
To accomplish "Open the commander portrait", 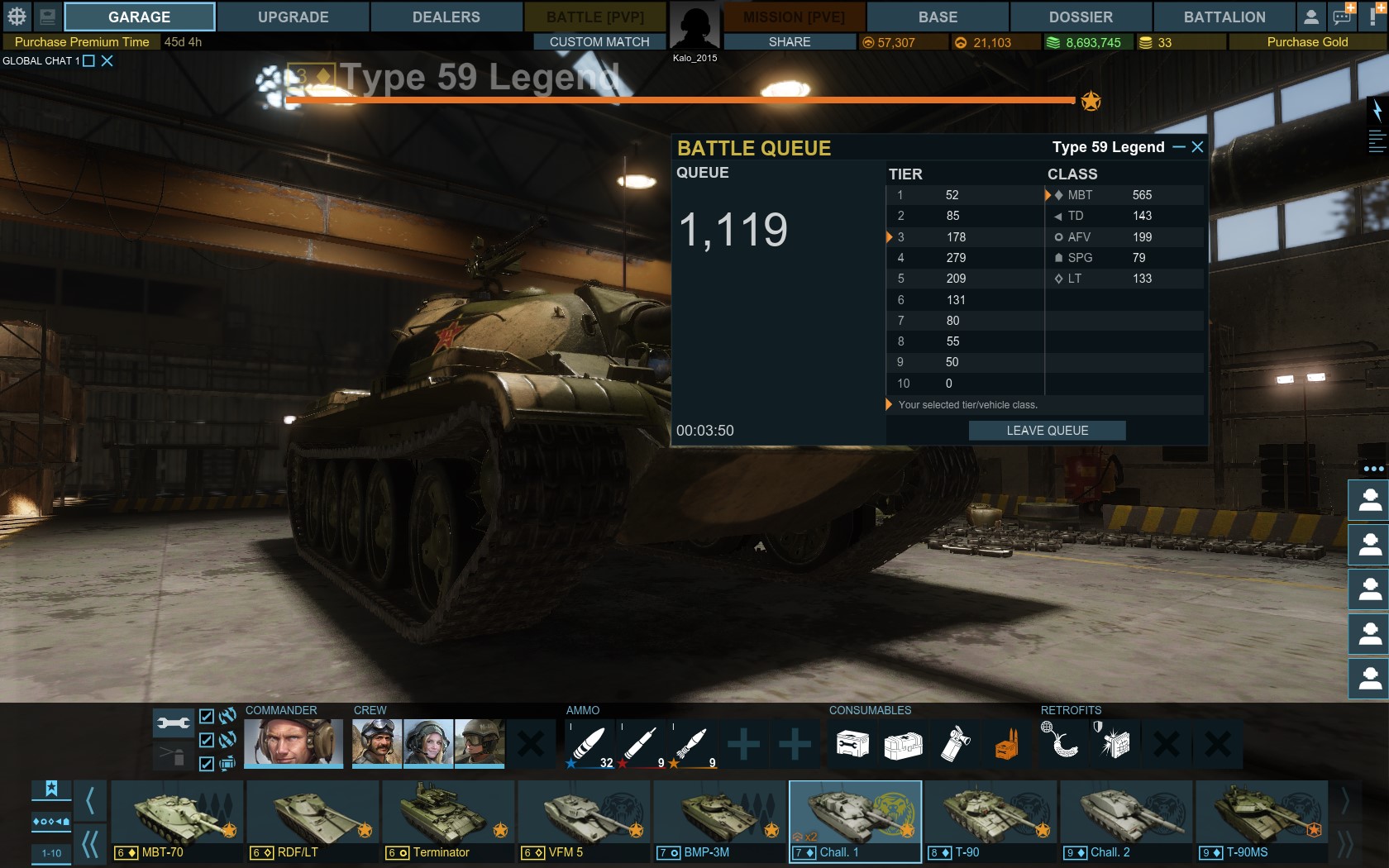I will [x=294, y=742].
